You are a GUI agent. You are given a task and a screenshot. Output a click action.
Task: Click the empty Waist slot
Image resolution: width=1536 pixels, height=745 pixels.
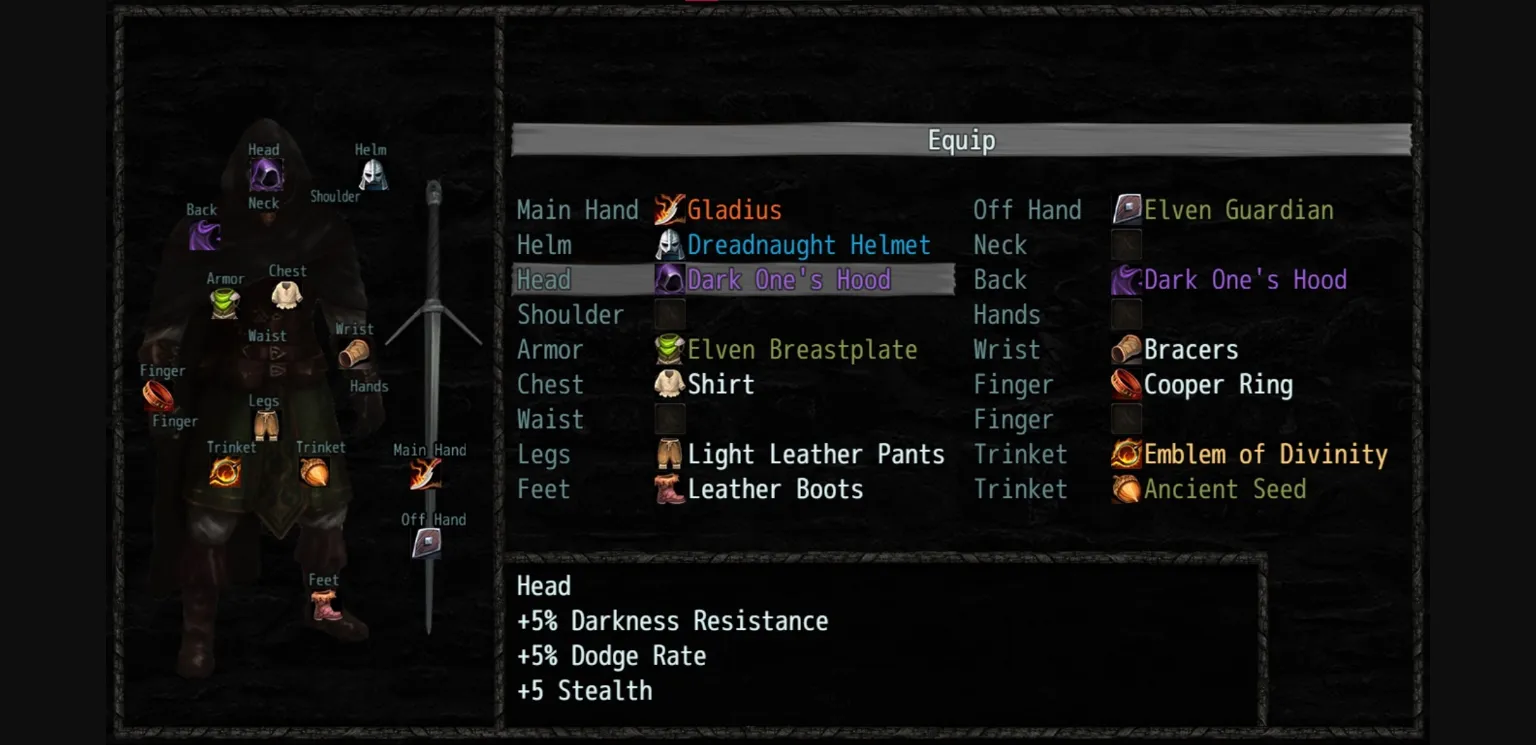(670, 419)
